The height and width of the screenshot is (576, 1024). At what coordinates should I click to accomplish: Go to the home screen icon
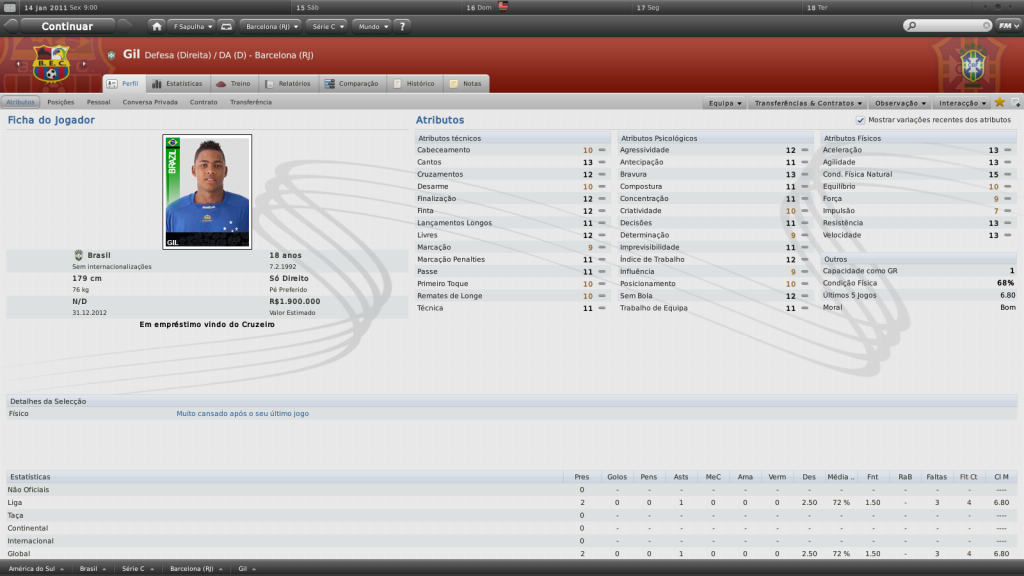pyautogui.click(x=157, y=26)
